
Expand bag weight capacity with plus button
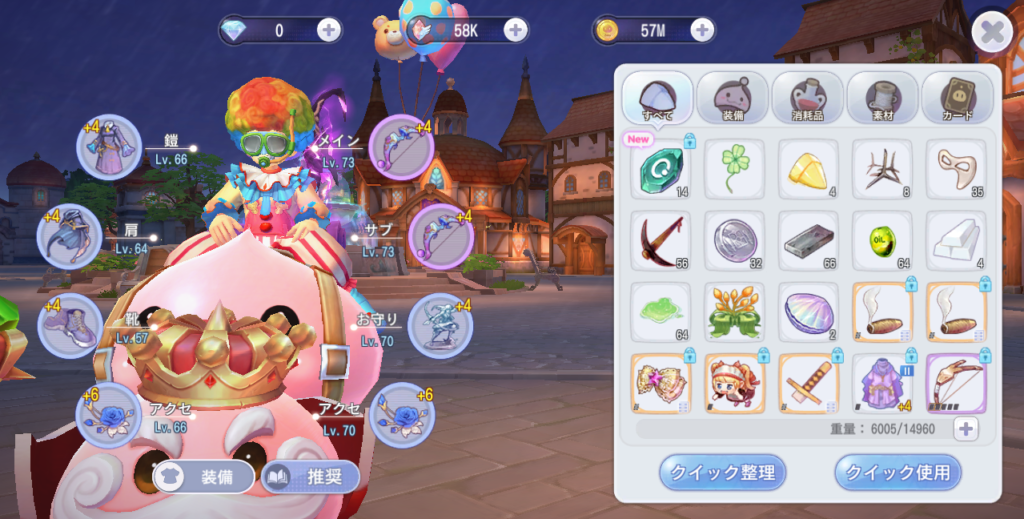965,429
